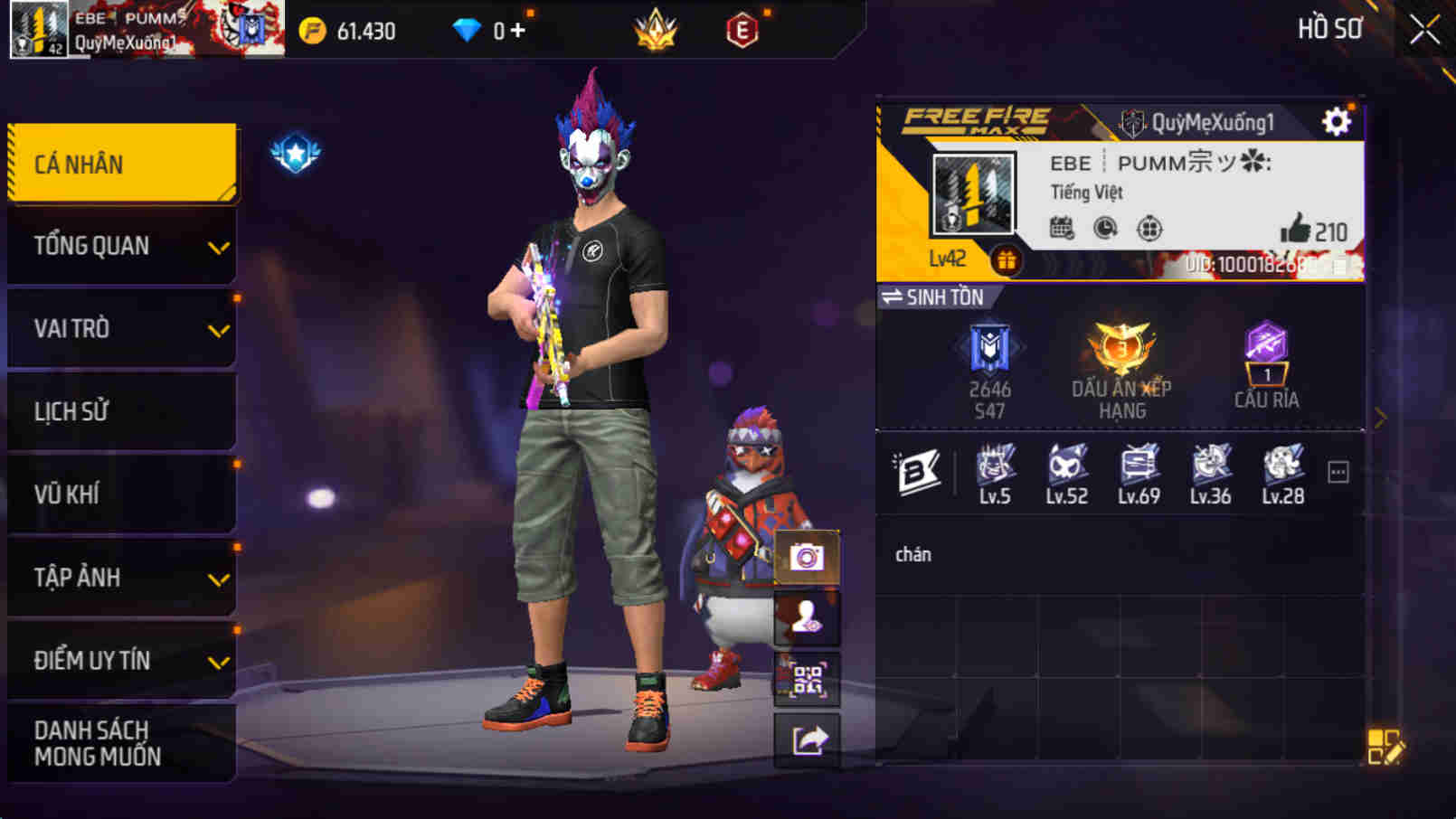
Task: Tap the gold coins balance icon
Action: point(312,31)
